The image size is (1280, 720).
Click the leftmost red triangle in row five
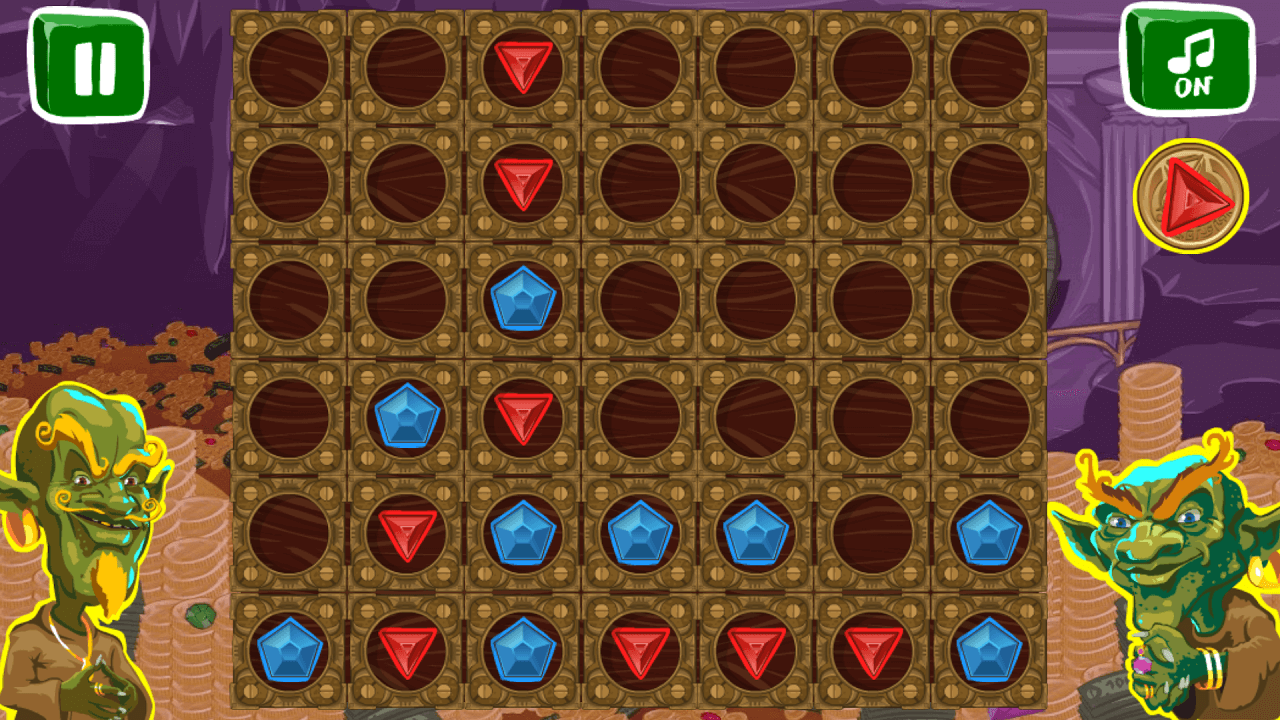[405, 530]
